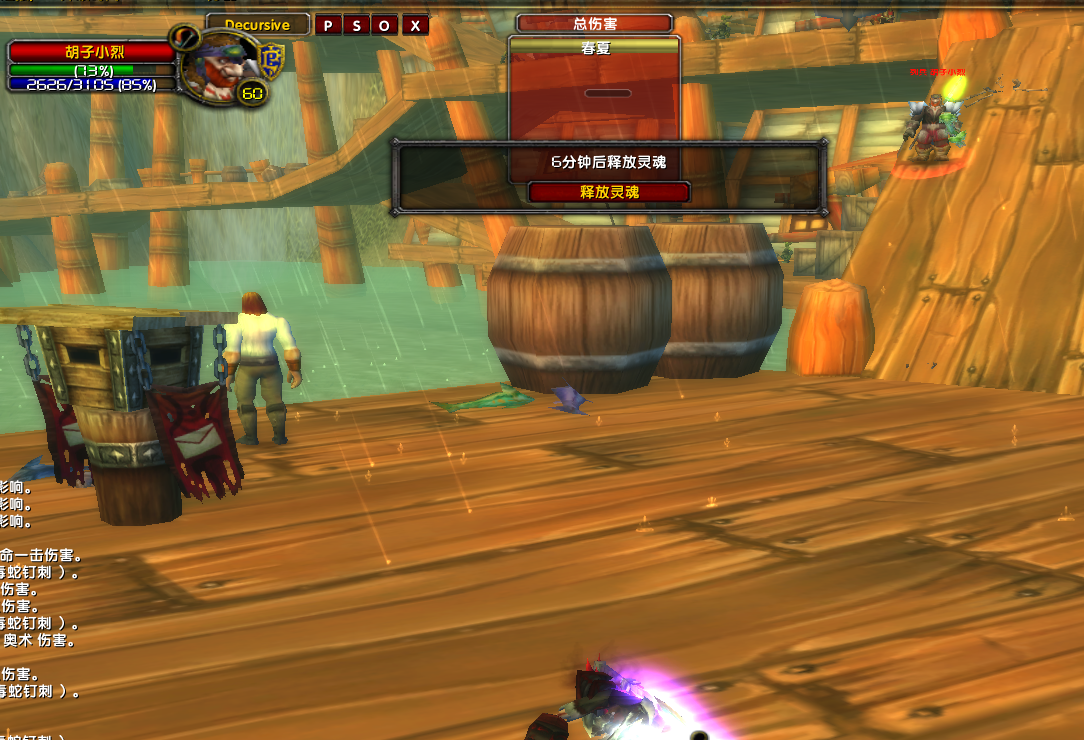Open the Decursive addon title bar
Viewport: 1084px width, 740px height.
[x=257, y=25]
